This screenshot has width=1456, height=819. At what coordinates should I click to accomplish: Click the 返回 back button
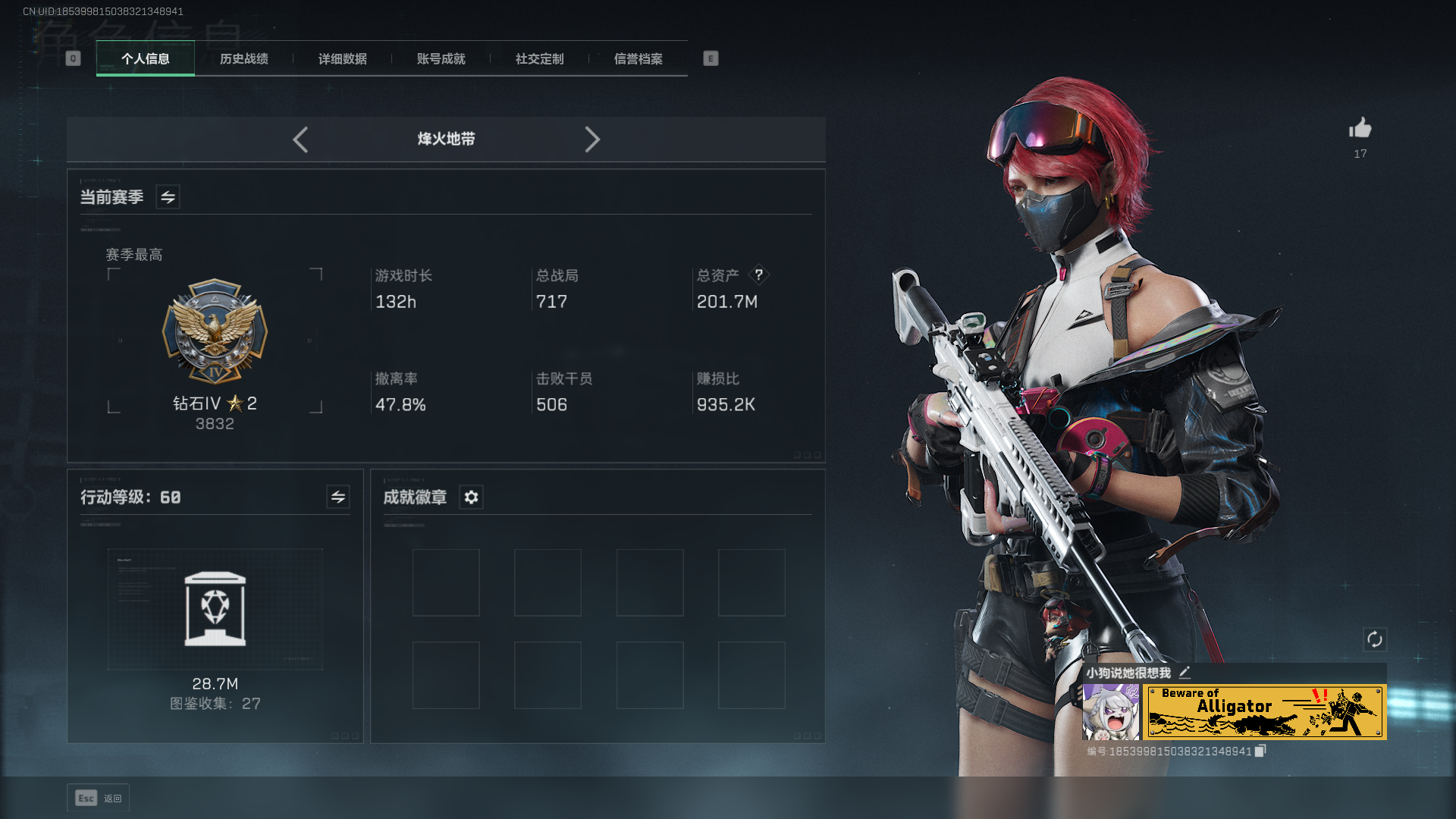pyautogui.click(x=98, y=798)
